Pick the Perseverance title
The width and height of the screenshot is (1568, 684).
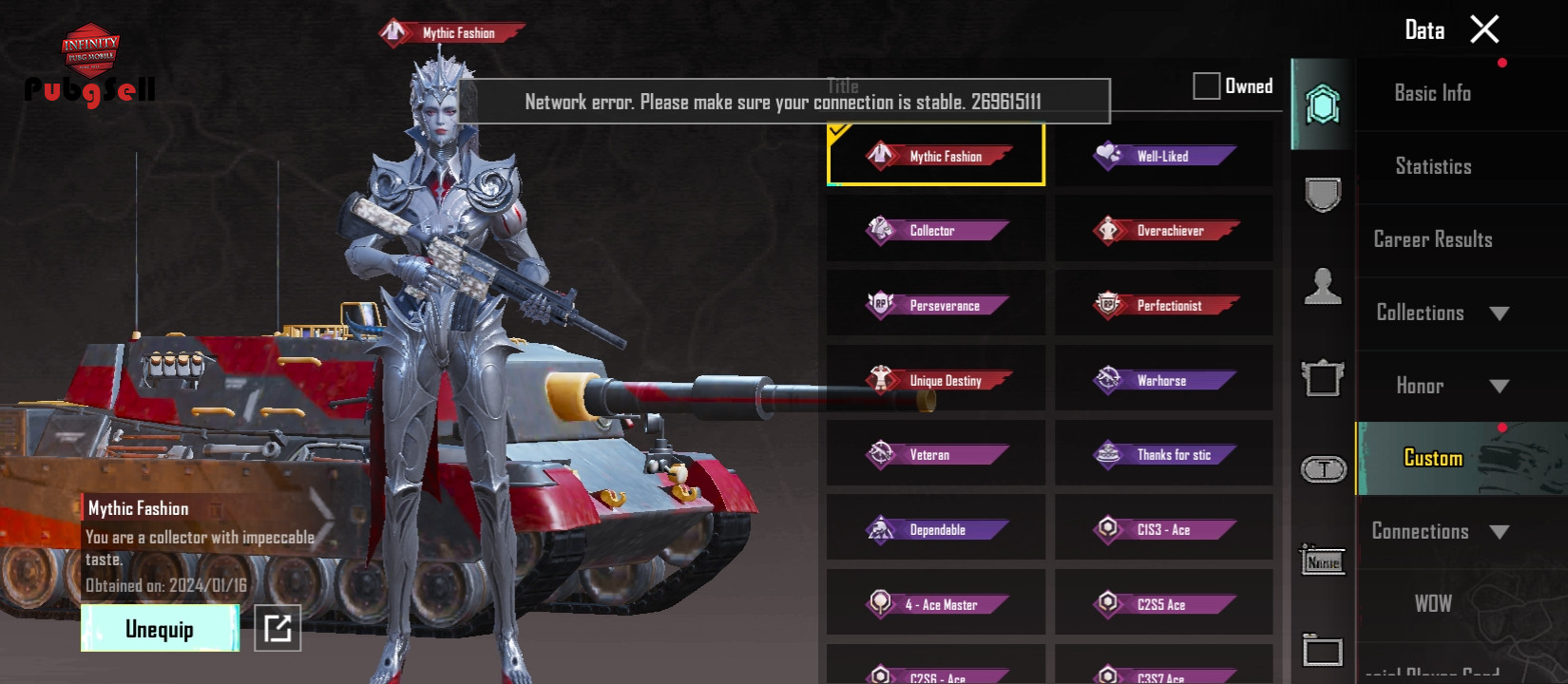coord(936,305)
